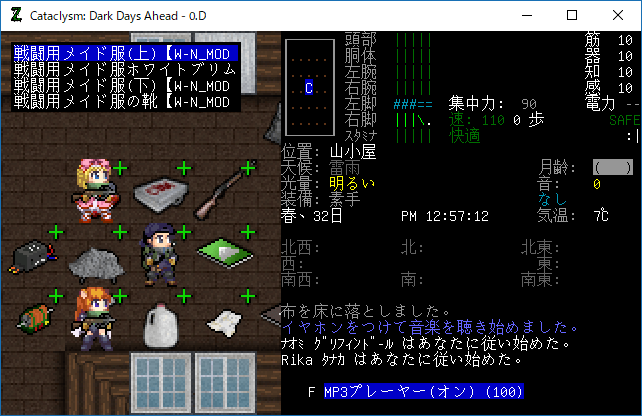Image resolution: width=642 pixels, height=416 pixels.
Task: Select the 戦闘用メイド服(上) item row
Action: tap(124, 53)
